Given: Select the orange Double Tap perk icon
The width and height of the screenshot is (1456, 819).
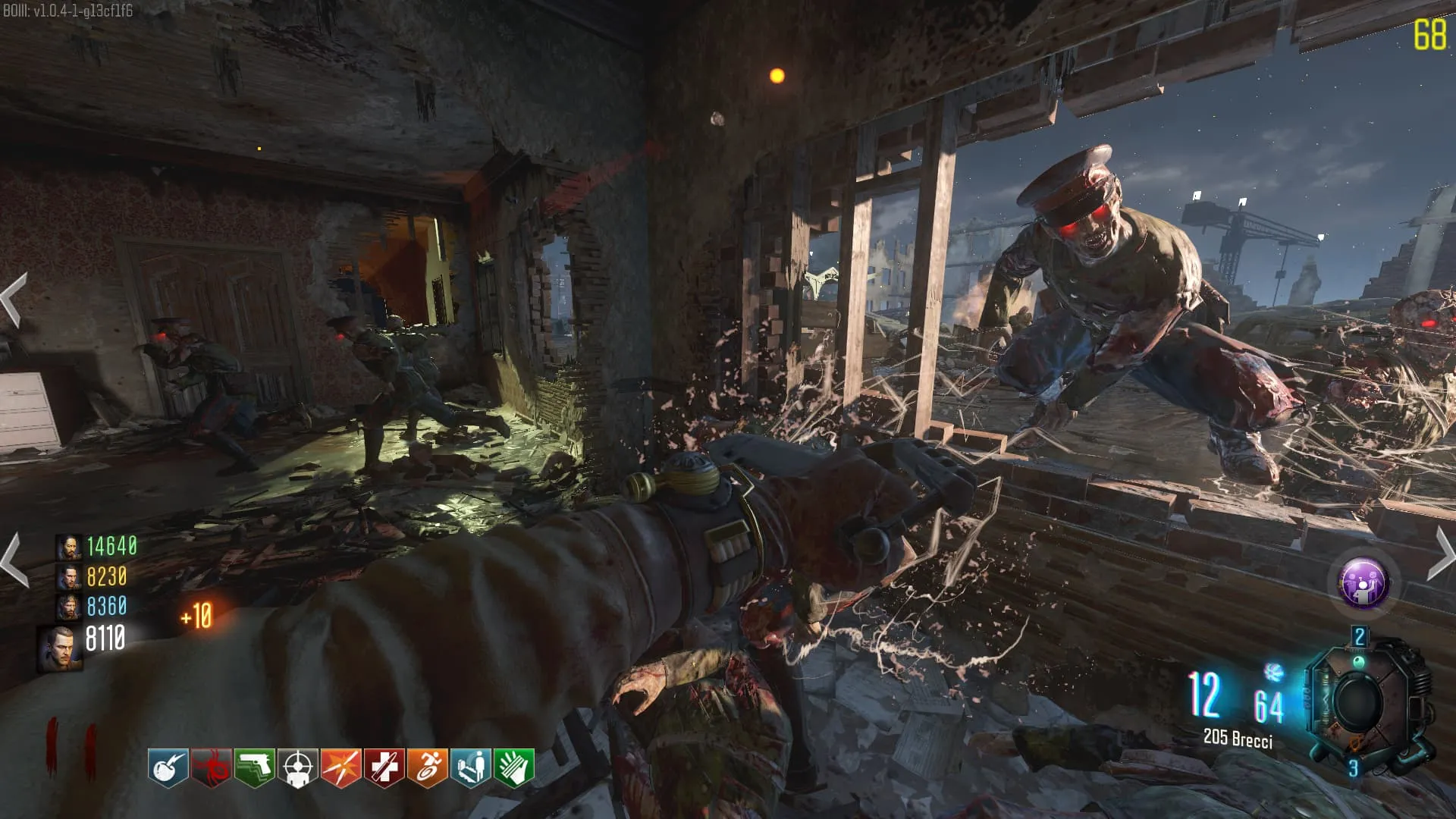Looking at the screenshot, I should [x=341, y=768].
